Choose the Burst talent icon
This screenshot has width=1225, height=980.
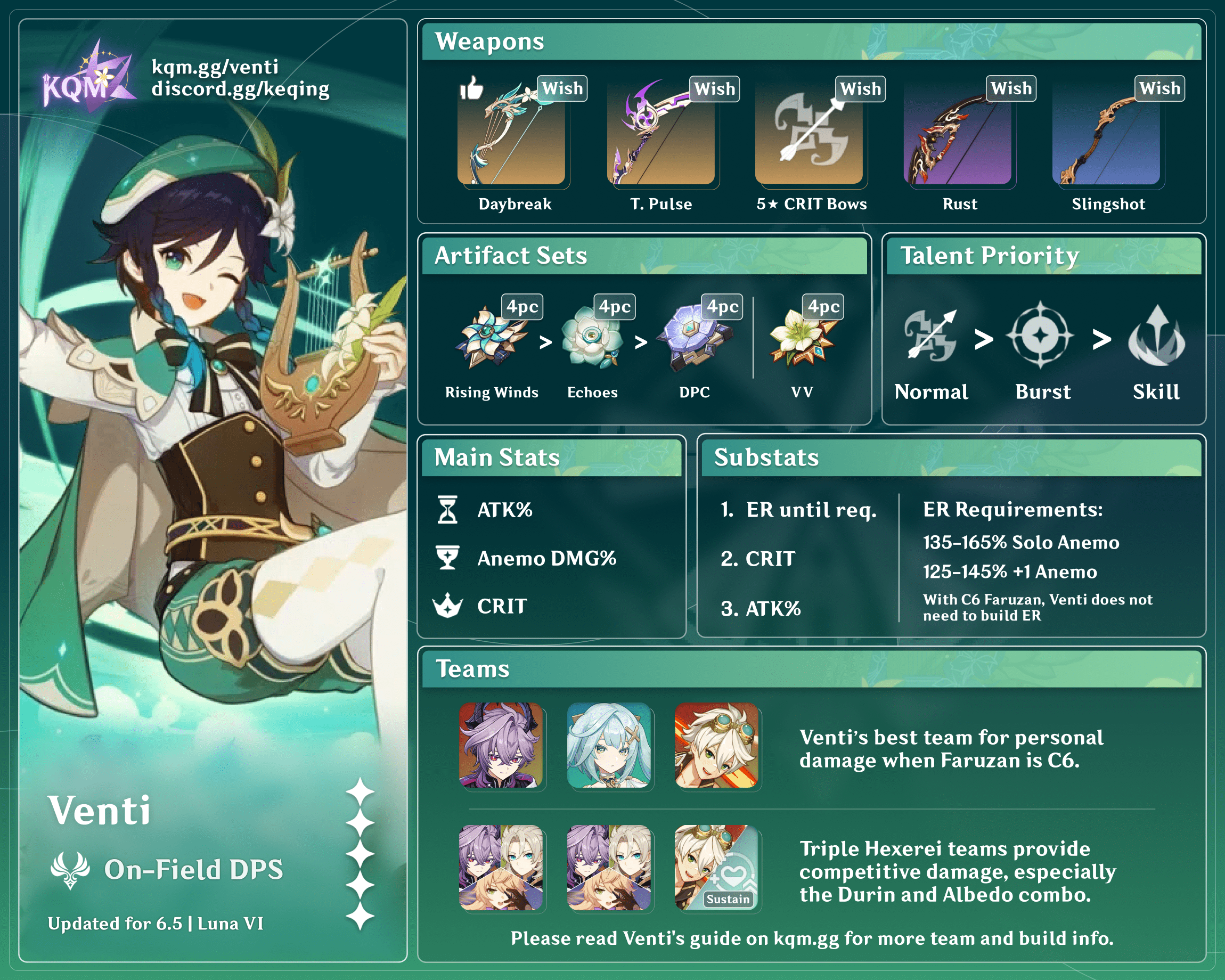tap(1040, 335)
